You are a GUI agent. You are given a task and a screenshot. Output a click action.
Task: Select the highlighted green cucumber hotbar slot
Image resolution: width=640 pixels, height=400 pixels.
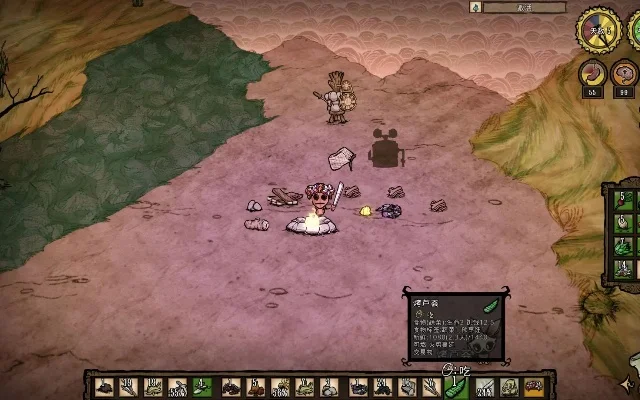point(456,386)
